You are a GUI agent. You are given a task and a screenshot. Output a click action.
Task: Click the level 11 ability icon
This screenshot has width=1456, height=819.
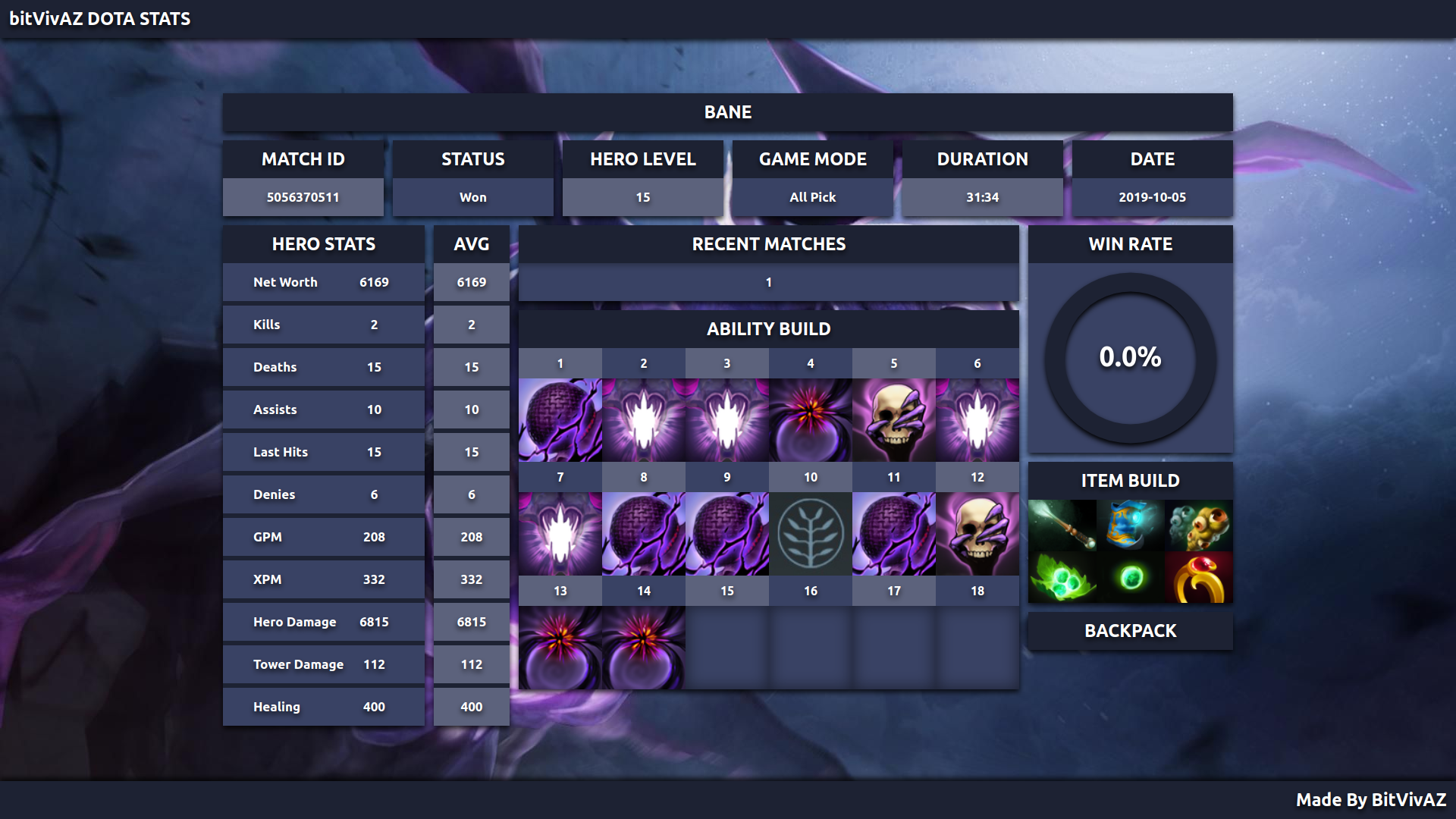click(x=893, y=534)
